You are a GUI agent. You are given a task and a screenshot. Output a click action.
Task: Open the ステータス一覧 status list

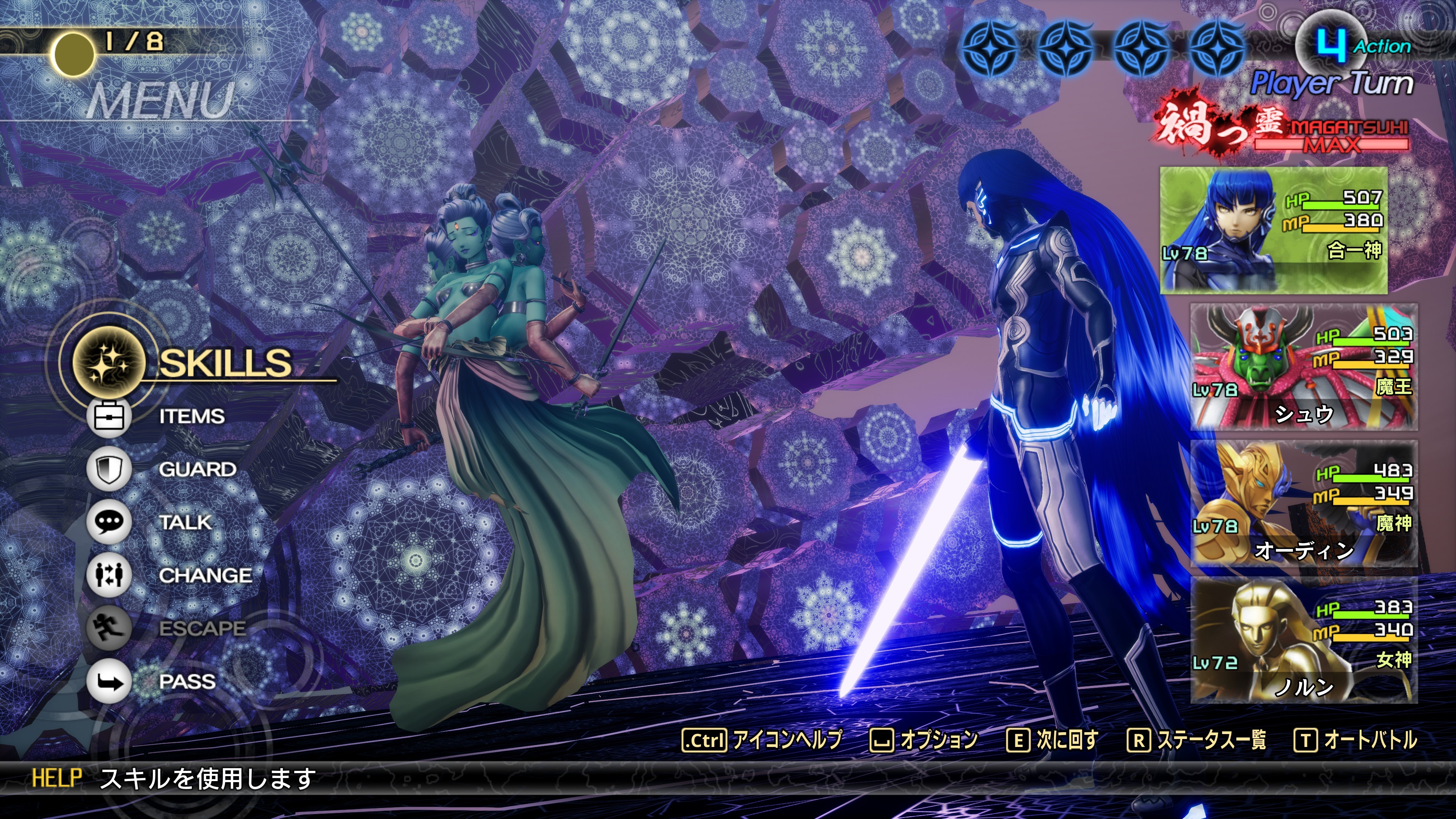1197,740
